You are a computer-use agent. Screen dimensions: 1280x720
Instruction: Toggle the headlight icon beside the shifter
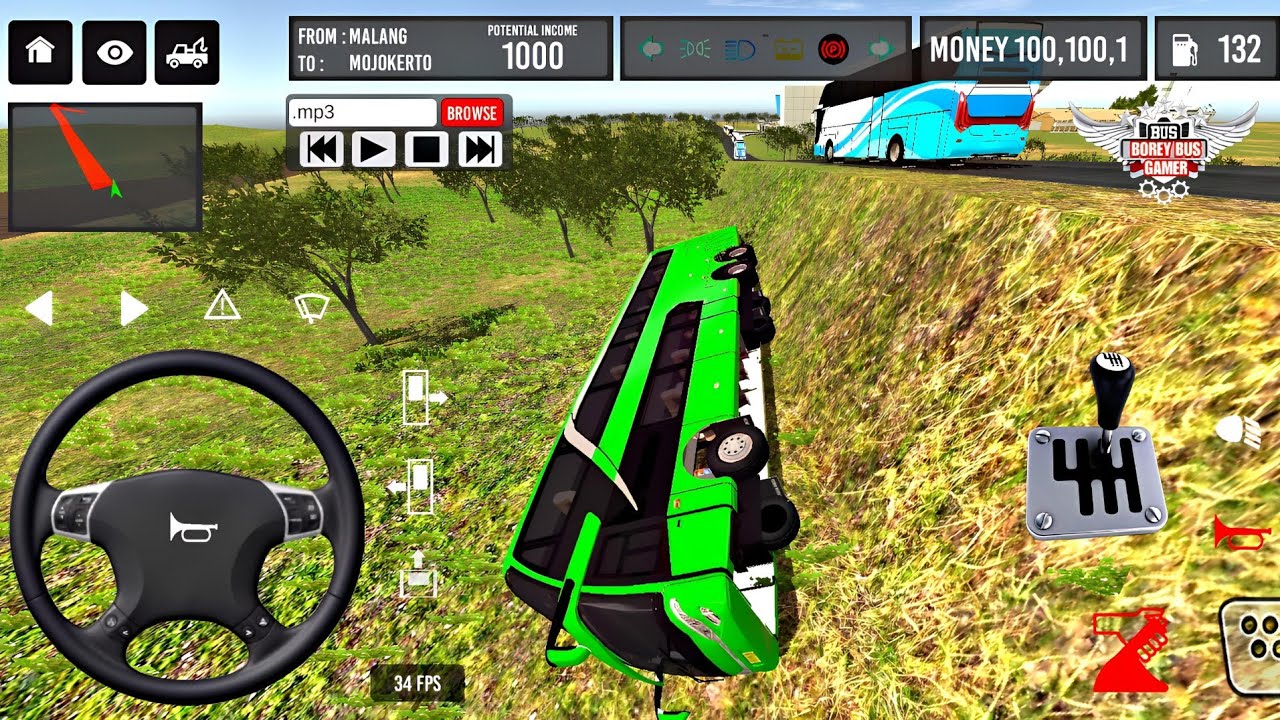pyautogui.click(x=1238, y=431)
